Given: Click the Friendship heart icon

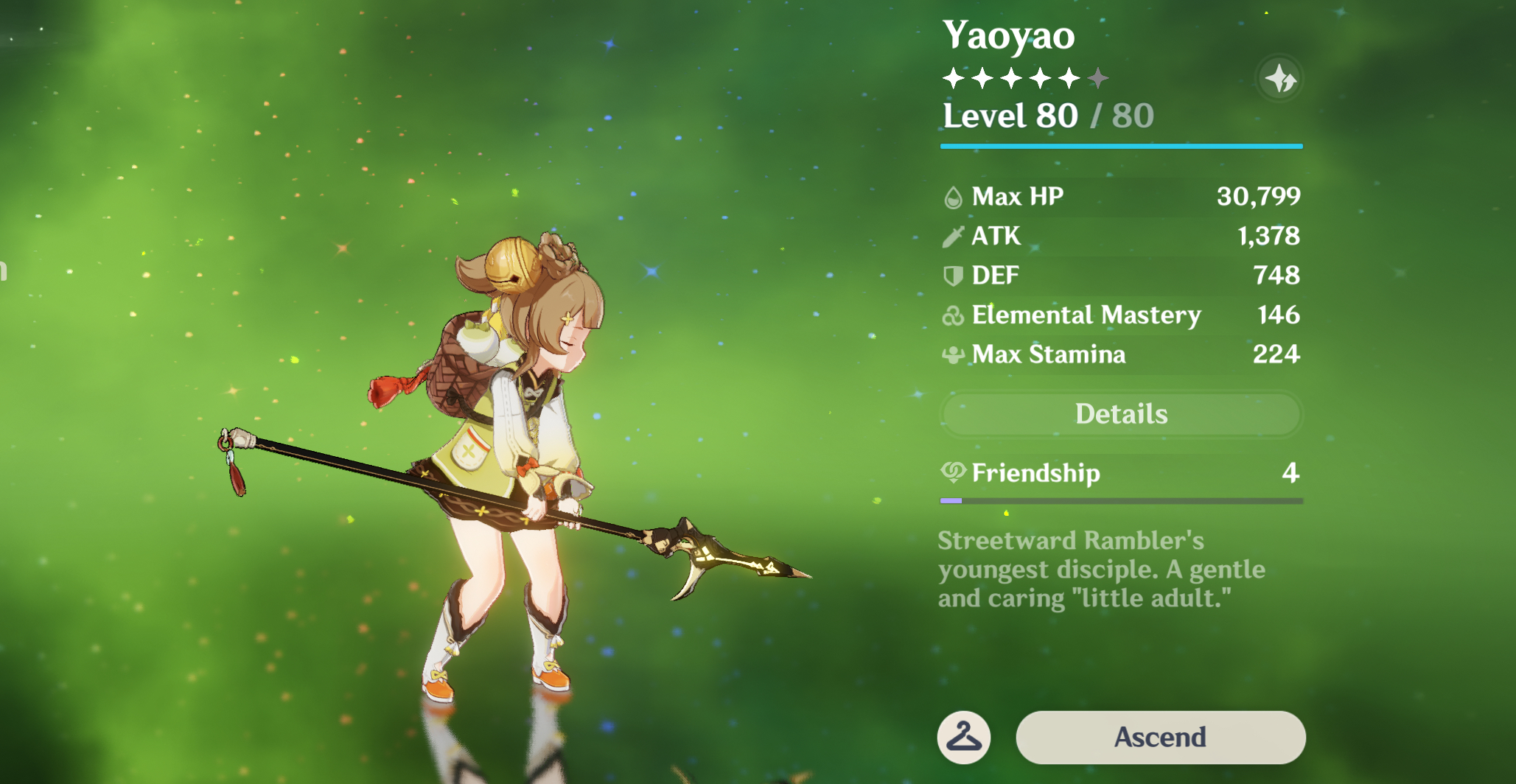Looking at the screenshot, I should pos(952,473).
